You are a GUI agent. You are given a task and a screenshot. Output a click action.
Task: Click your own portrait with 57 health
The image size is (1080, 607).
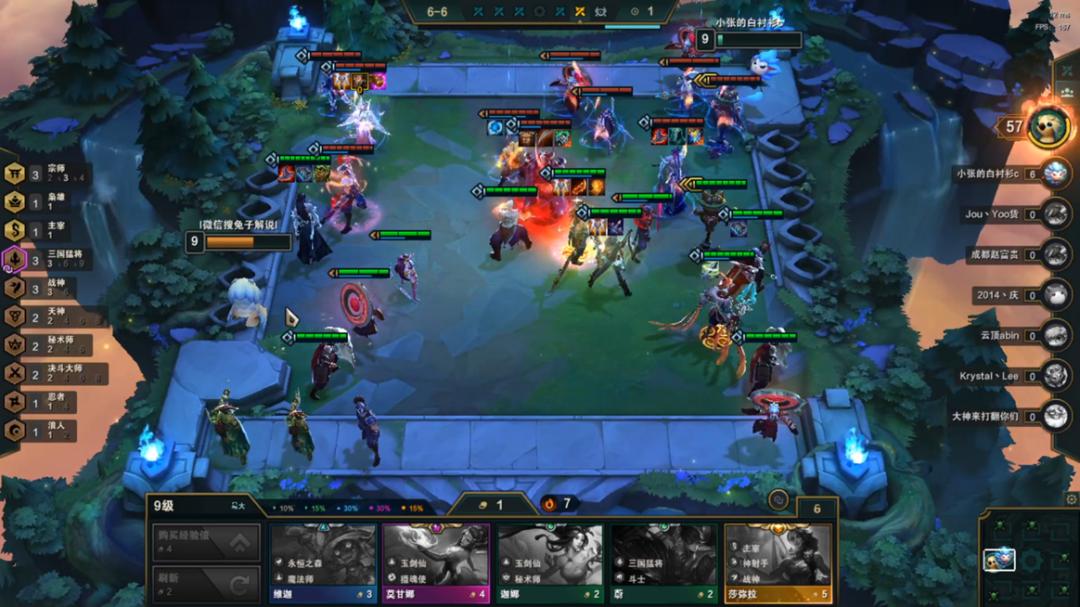click(1047, 127)
